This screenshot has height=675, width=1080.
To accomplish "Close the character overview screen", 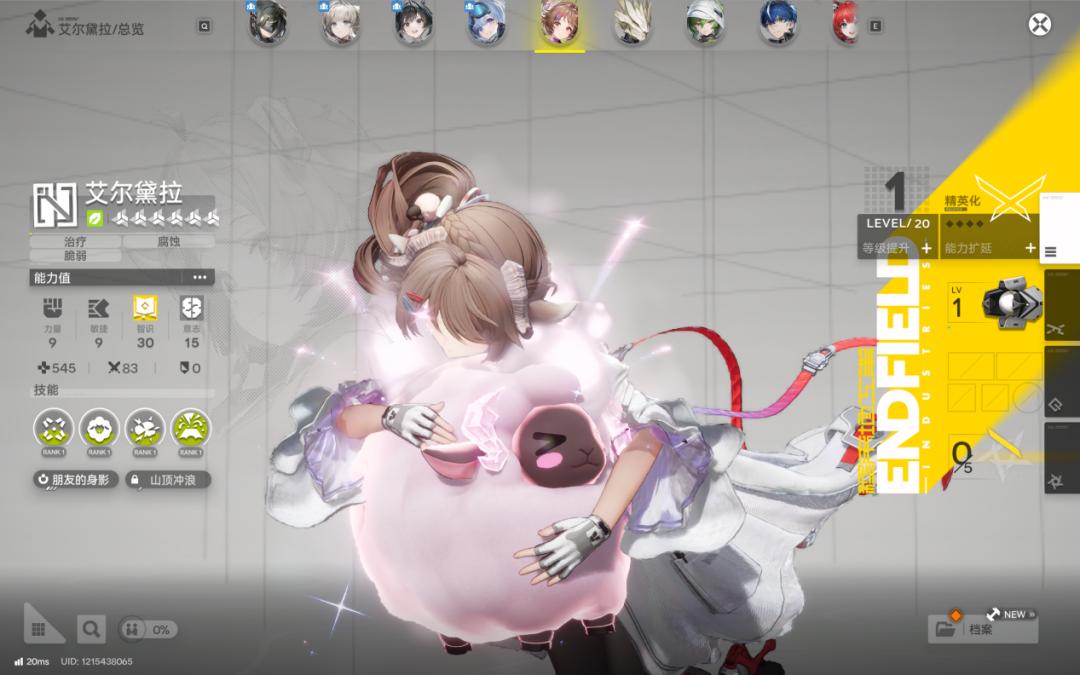I will point(1040,26).
